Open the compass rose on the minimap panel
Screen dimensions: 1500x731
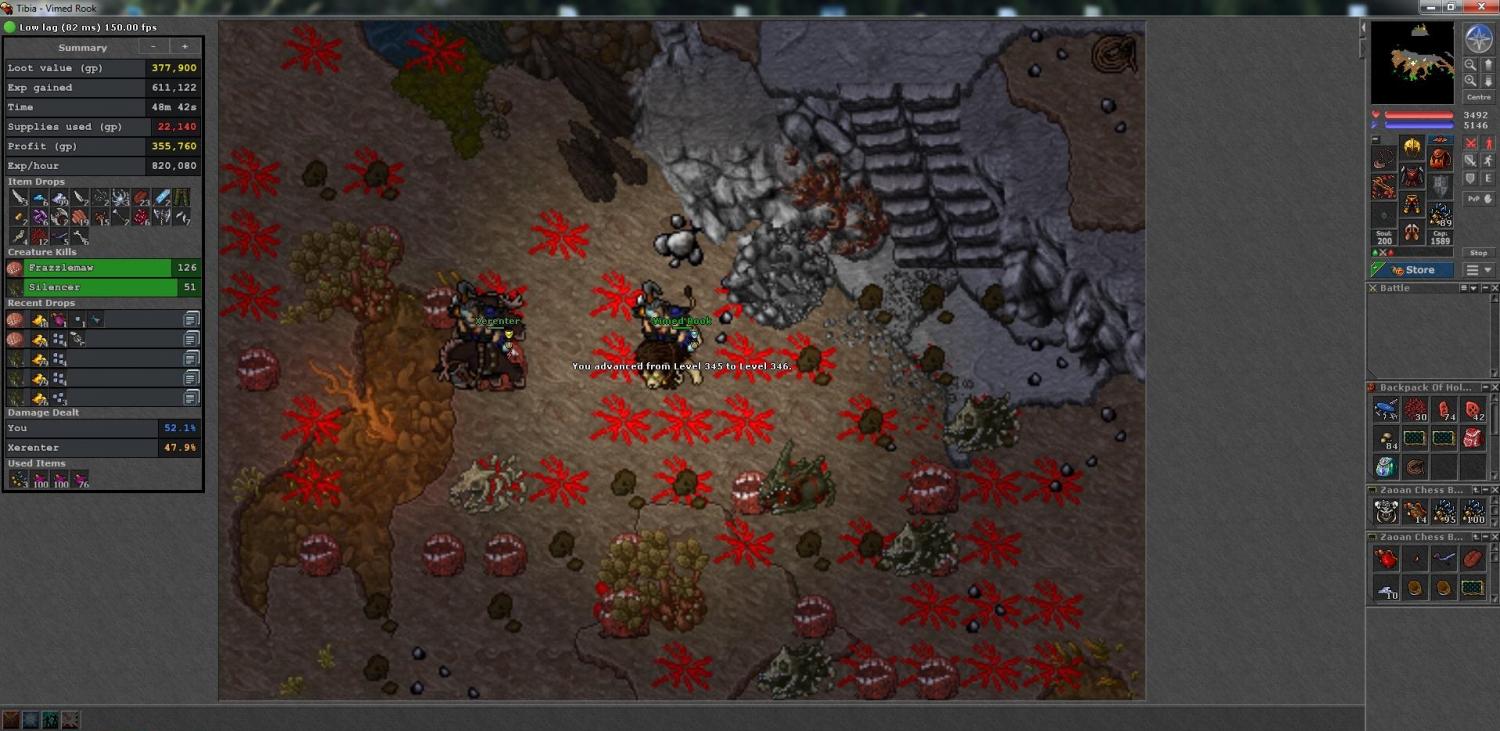[1478, 39]
